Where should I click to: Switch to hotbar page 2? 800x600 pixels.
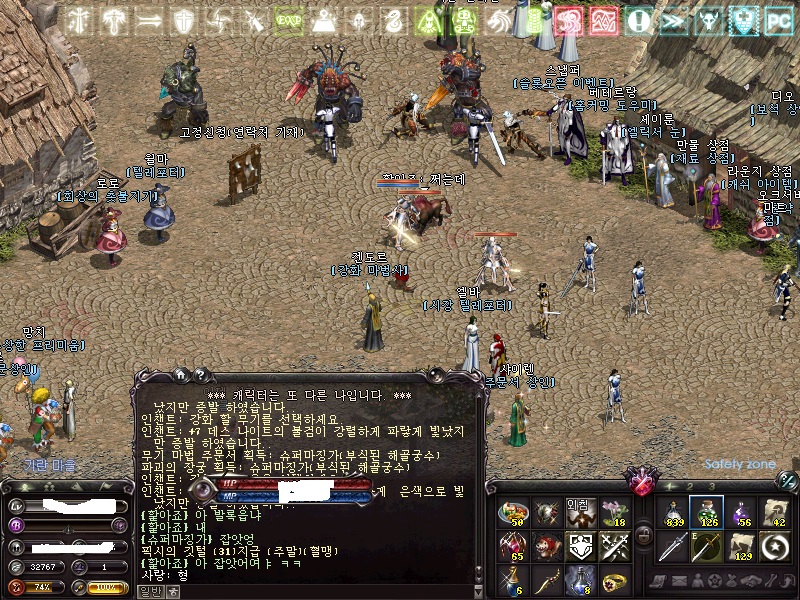689,486
